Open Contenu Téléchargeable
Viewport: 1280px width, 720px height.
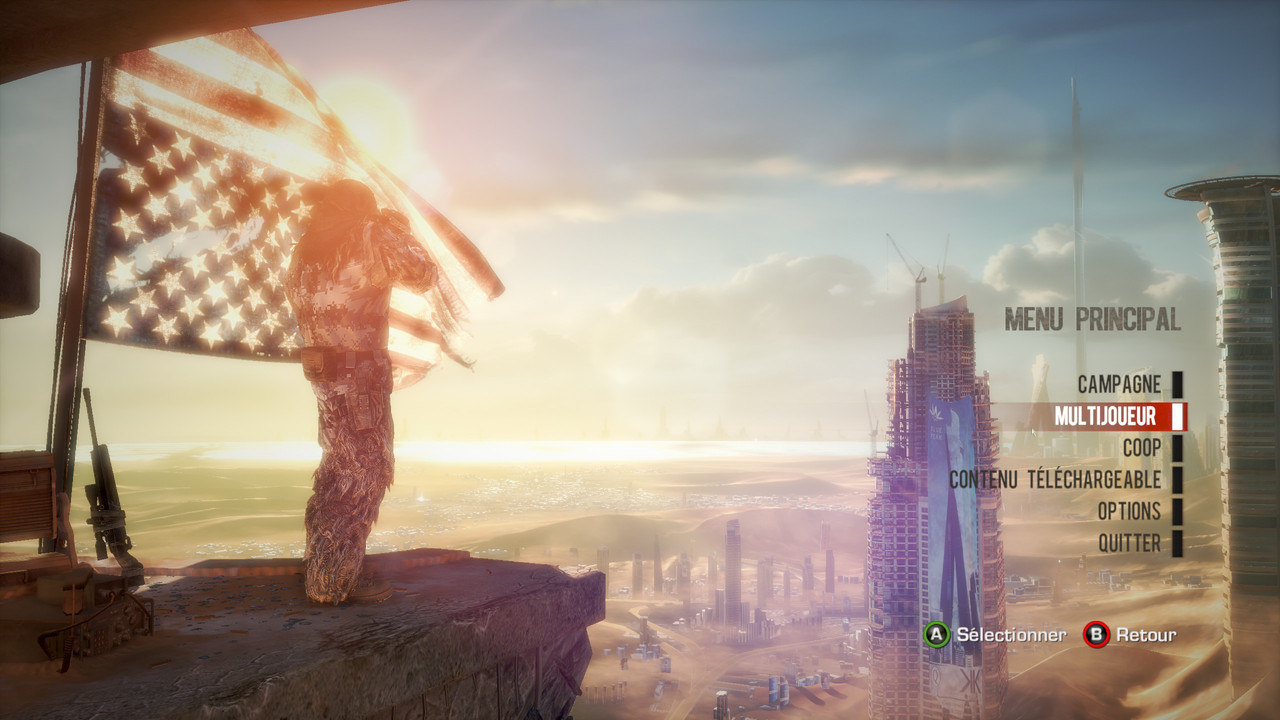pos(1055,480)
